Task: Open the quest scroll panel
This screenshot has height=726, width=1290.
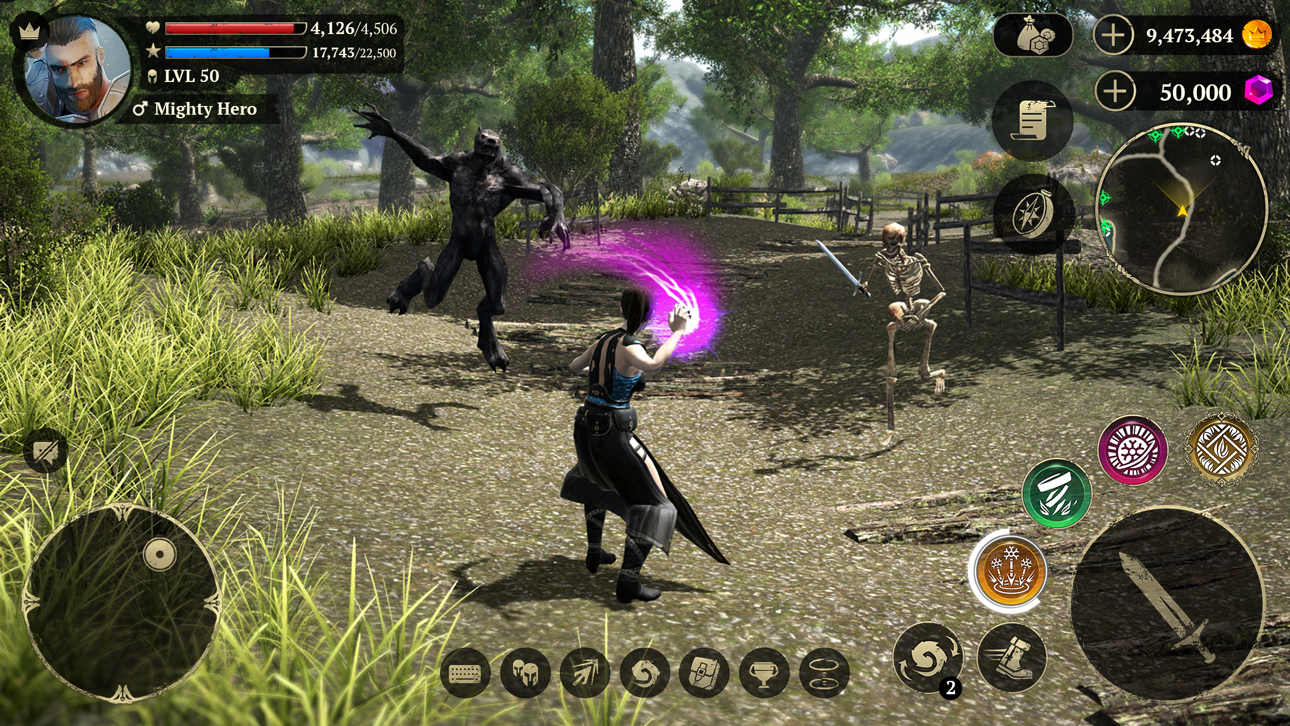Action: [1035, 120]
